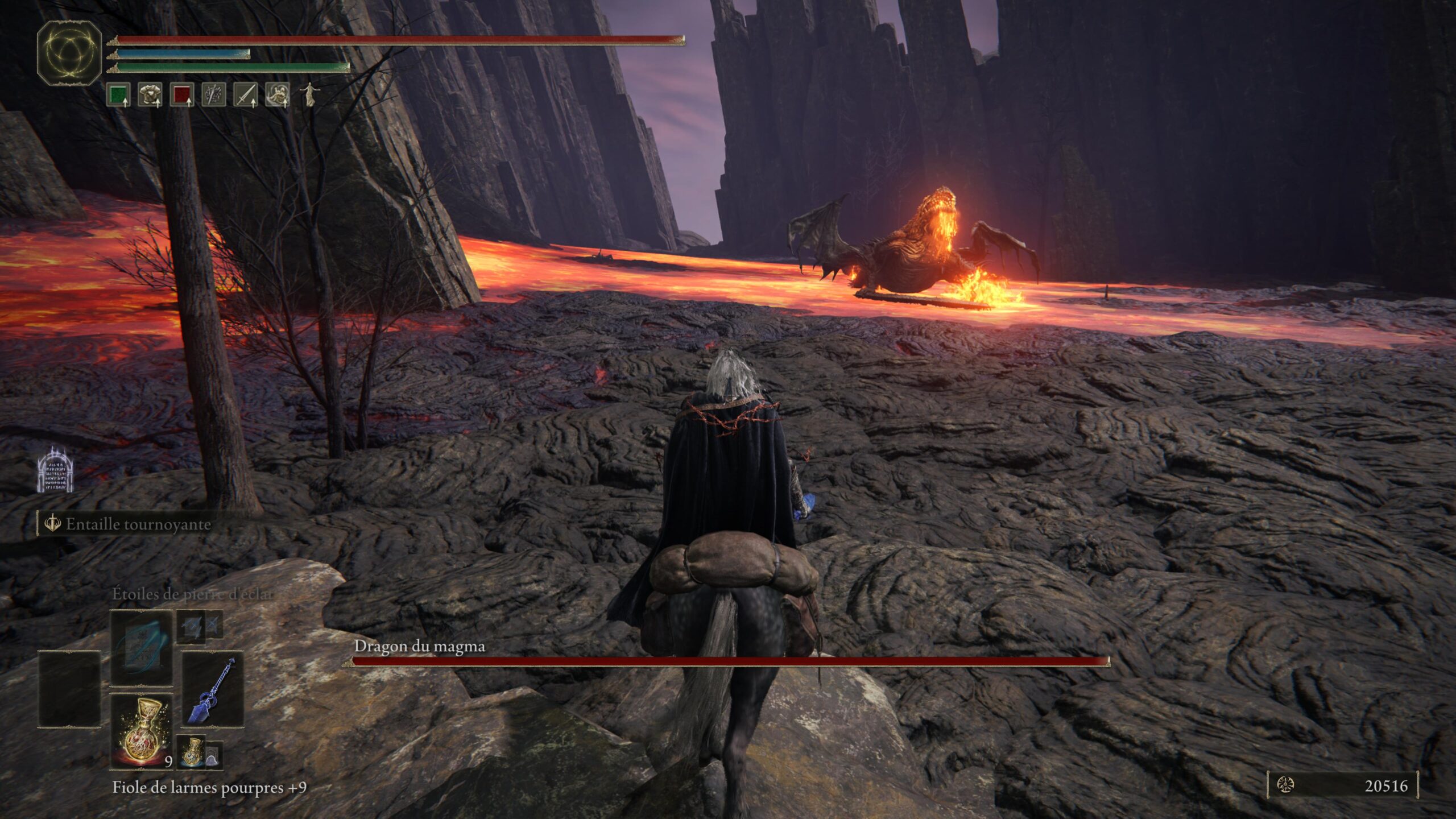Click the glowing gate icon on the left
The image size is (1456, 819).
tap(55, 470)
